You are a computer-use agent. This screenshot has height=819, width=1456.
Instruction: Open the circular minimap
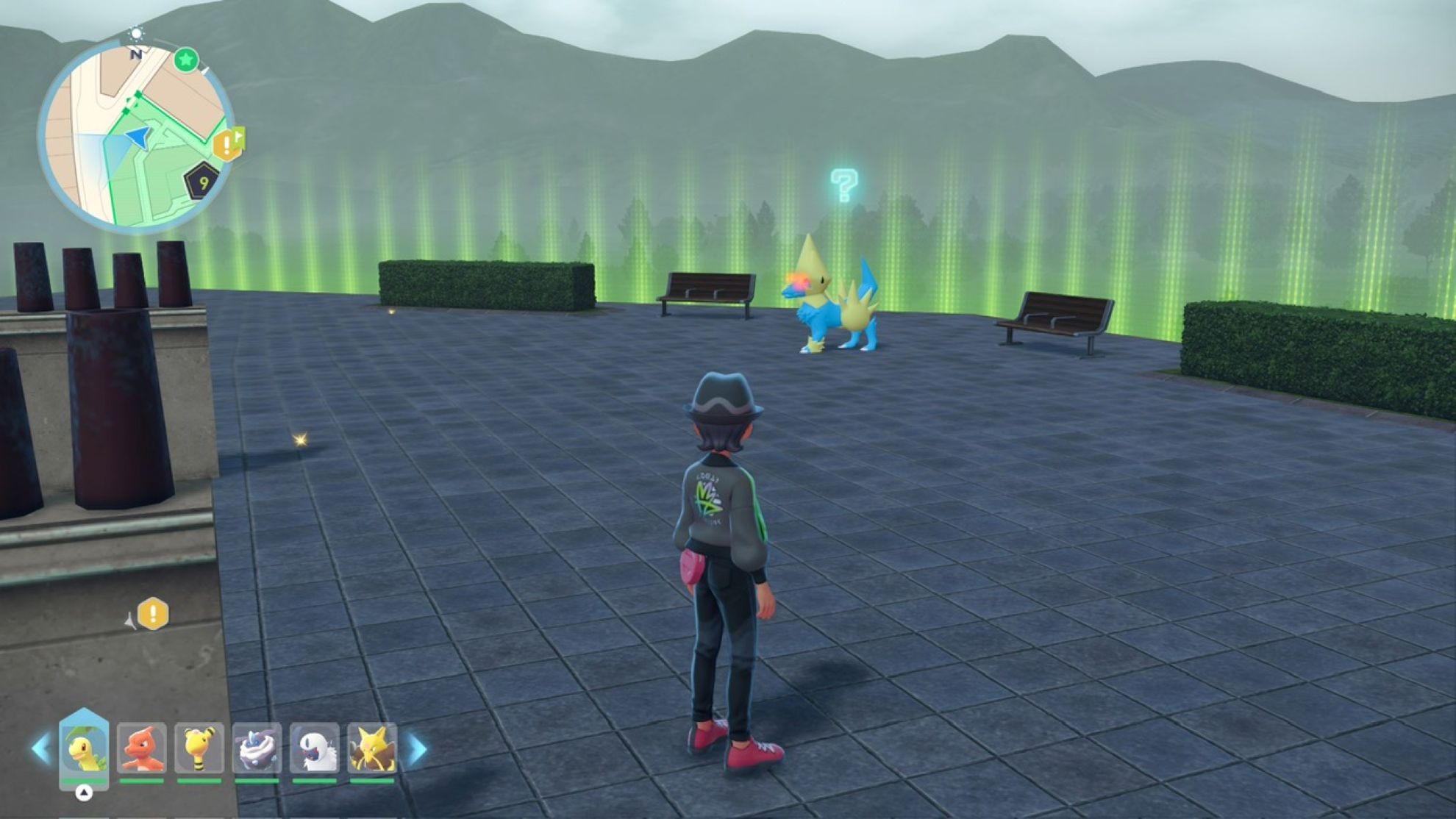(136, 136)
